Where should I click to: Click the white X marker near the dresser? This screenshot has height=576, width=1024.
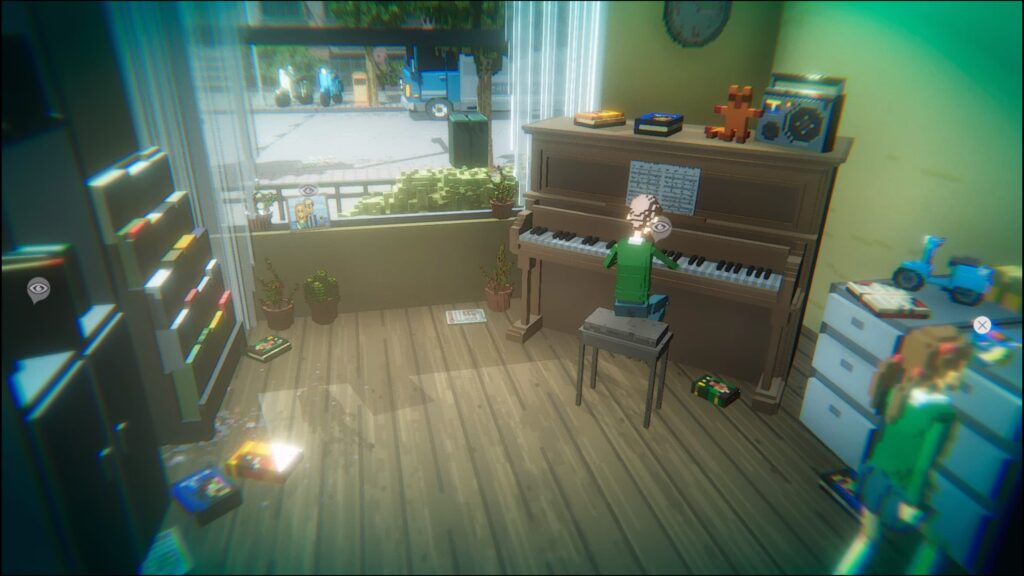click(x=982, y=324)
